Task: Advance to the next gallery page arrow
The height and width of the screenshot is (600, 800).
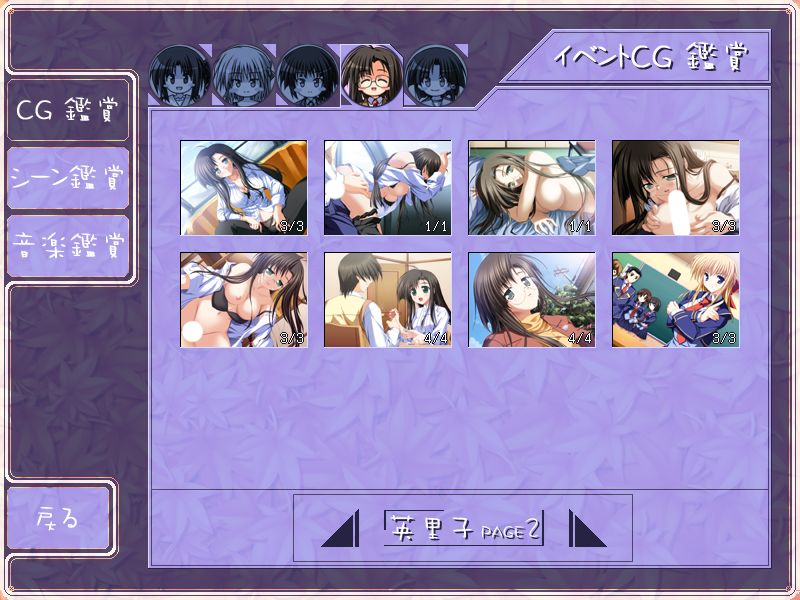Action: coord(587,528)
